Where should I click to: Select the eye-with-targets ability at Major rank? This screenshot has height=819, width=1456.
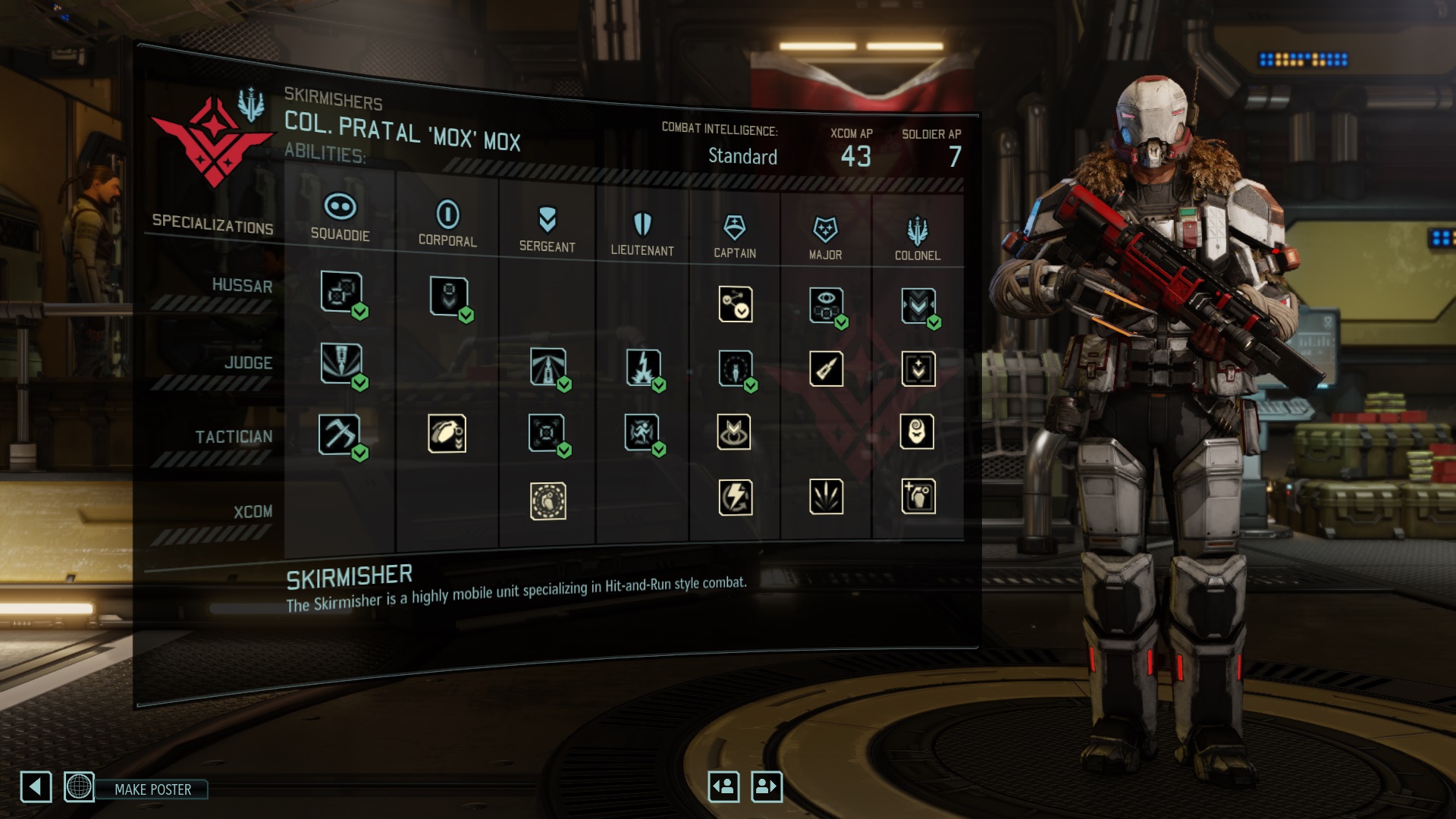pos(825,305)
